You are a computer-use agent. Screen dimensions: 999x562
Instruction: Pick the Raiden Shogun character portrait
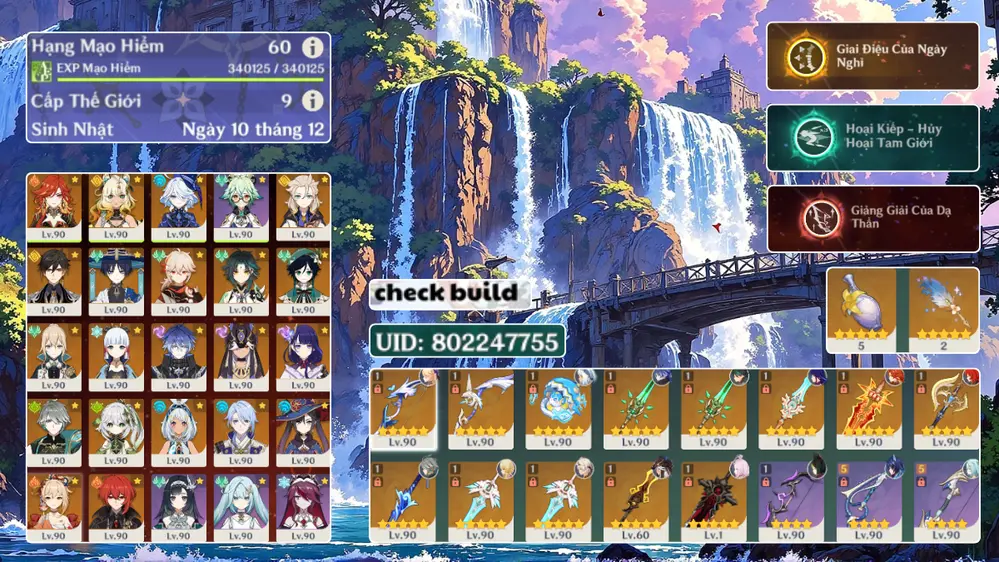point(302,352)
